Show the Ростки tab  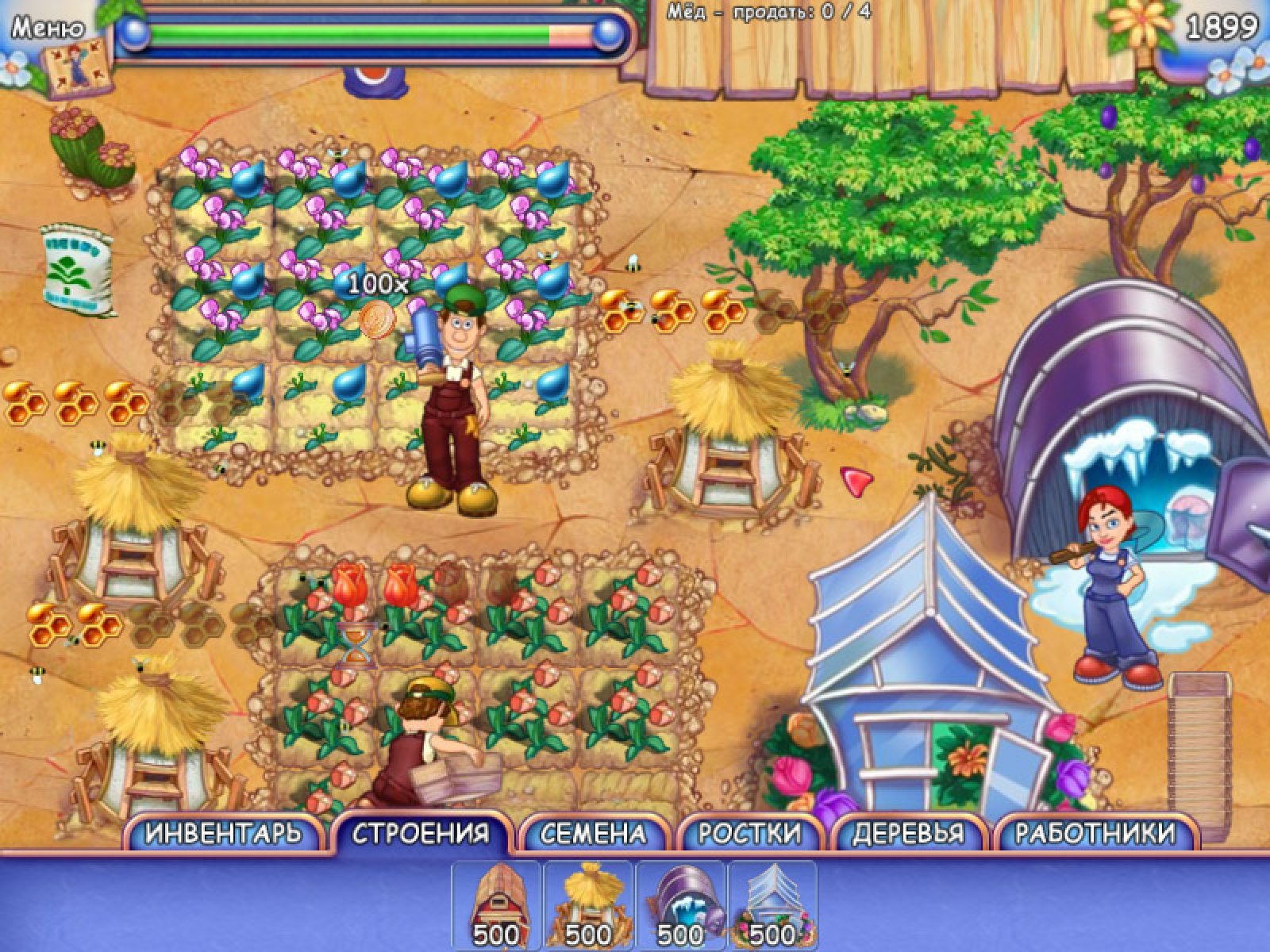749,833
